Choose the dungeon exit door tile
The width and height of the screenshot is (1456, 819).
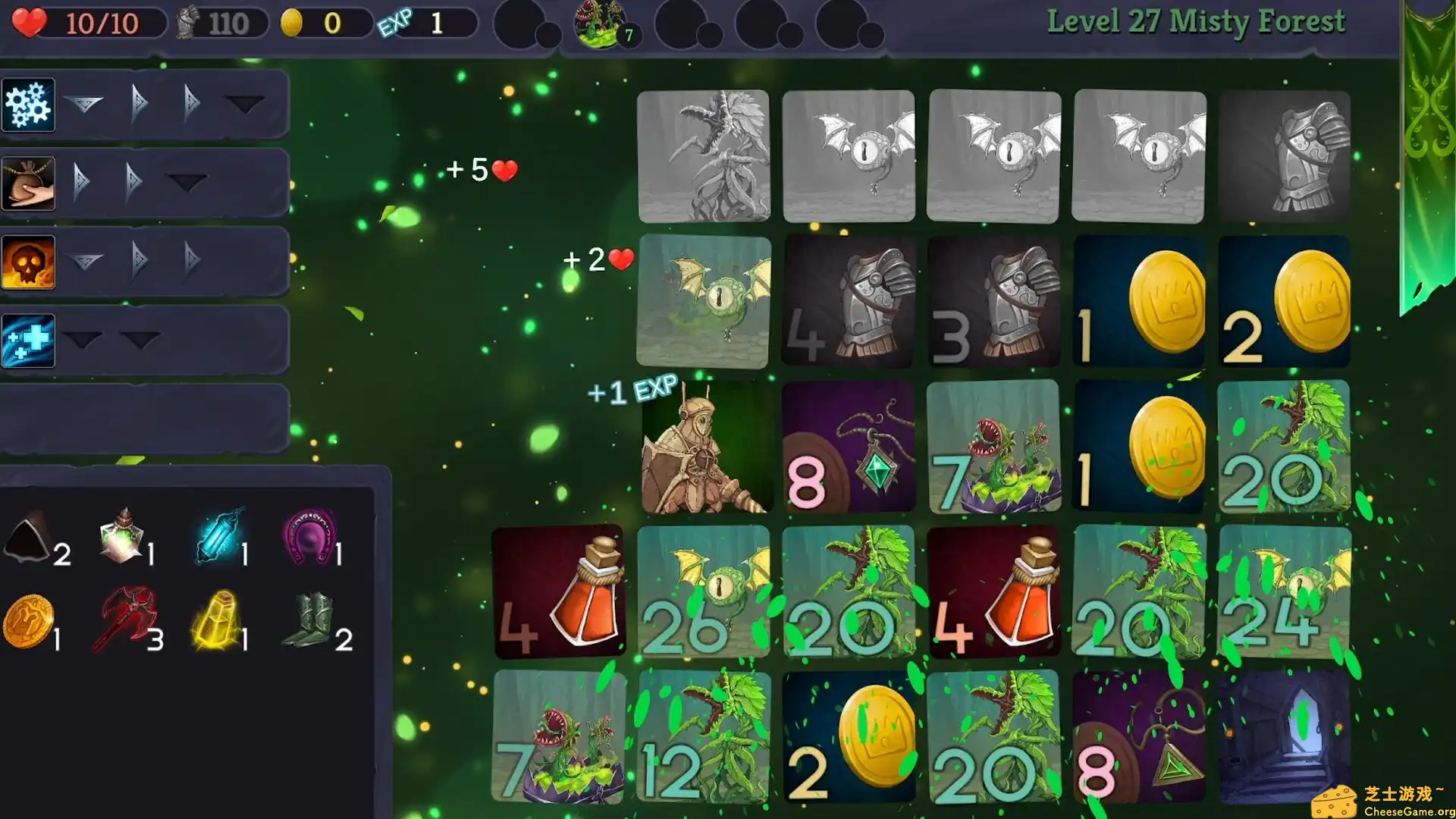pyautogui.click(x=1285, y=737)
